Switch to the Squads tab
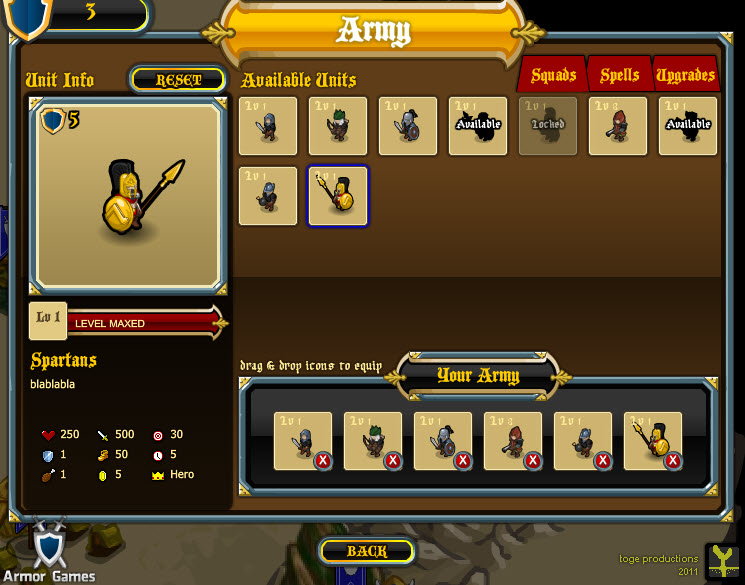 pos(553,76)
